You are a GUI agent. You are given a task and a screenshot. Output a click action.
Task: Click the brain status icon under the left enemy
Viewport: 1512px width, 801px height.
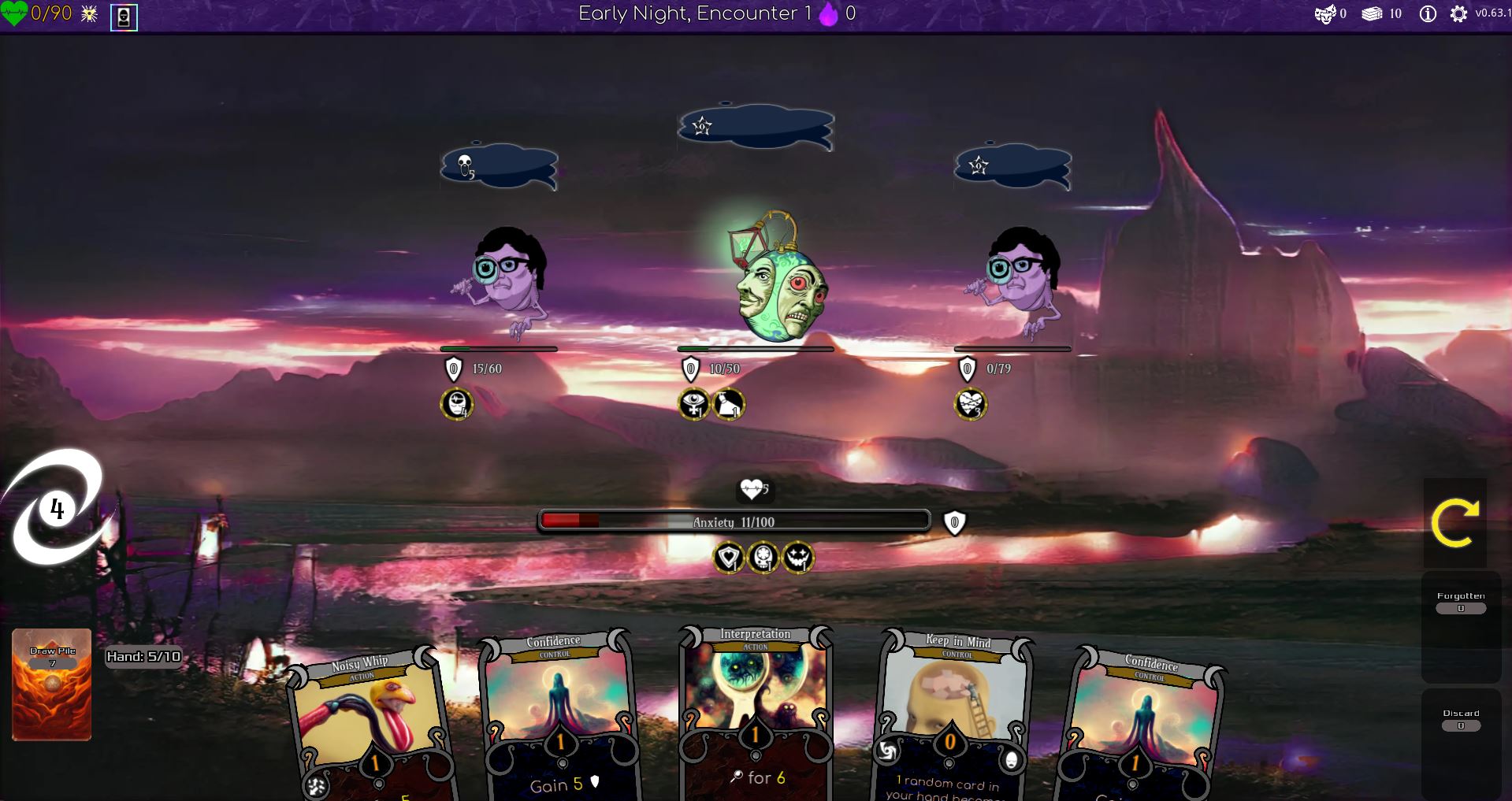pos(455,403)
